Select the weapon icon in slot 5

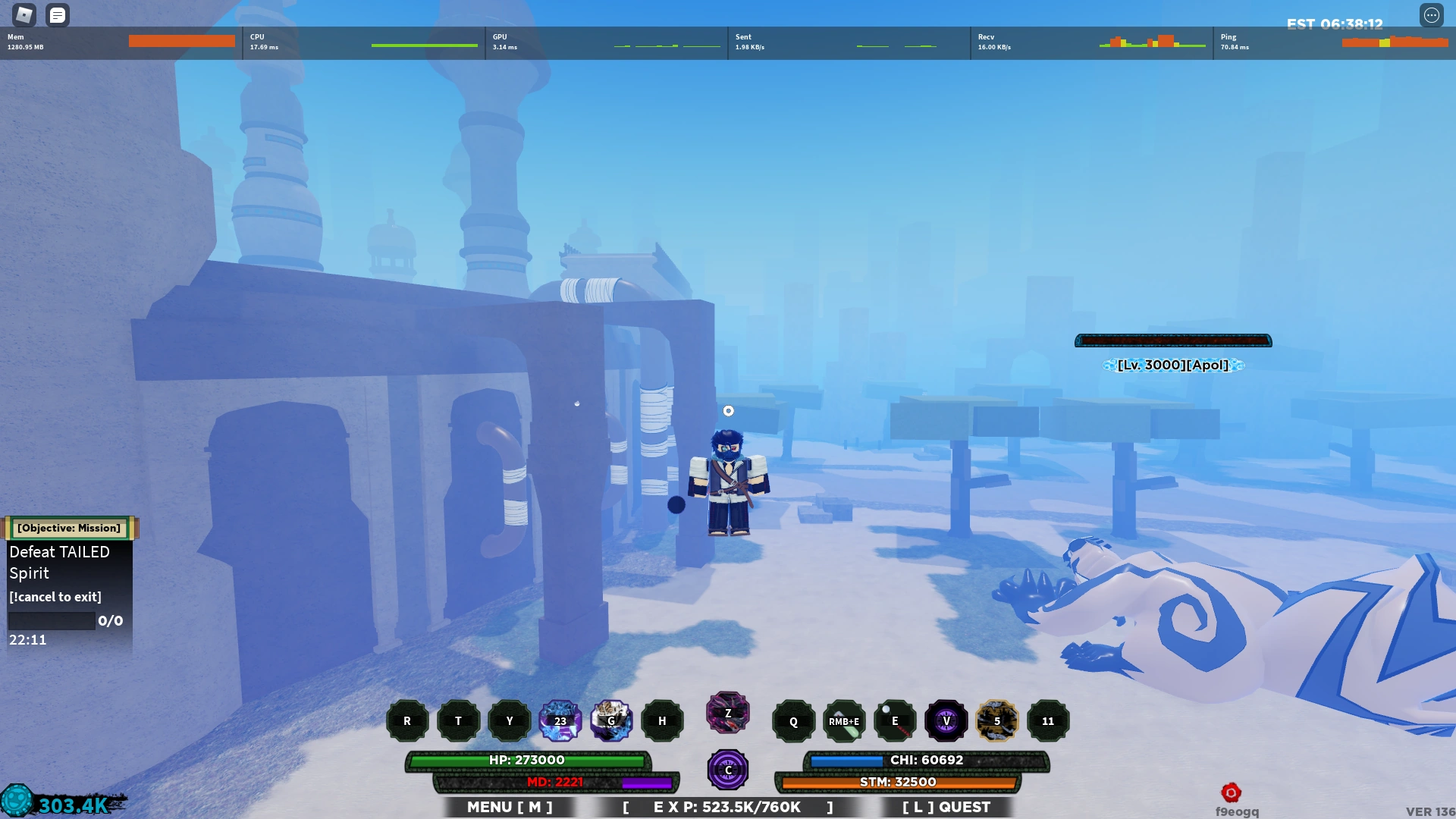pos(996,720)
